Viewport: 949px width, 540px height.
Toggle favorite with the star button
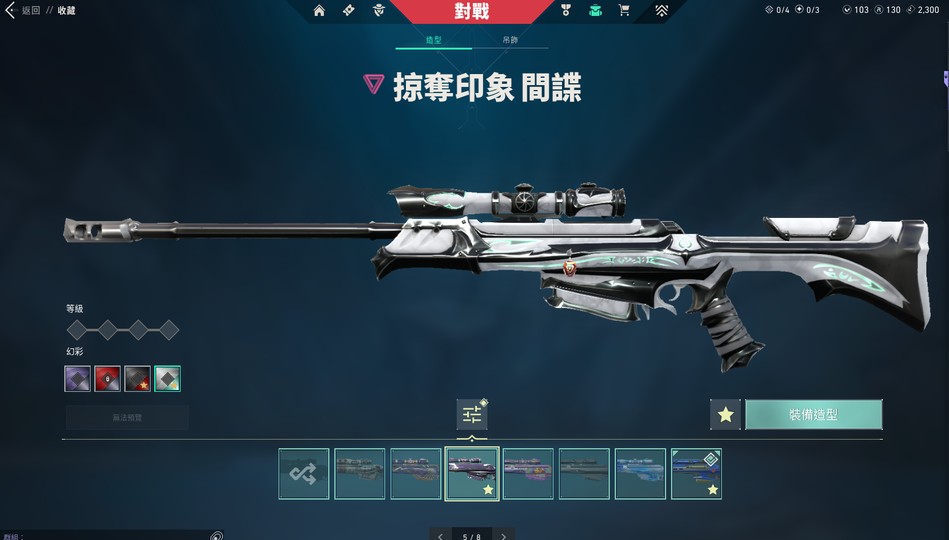[x=726, y=415]
